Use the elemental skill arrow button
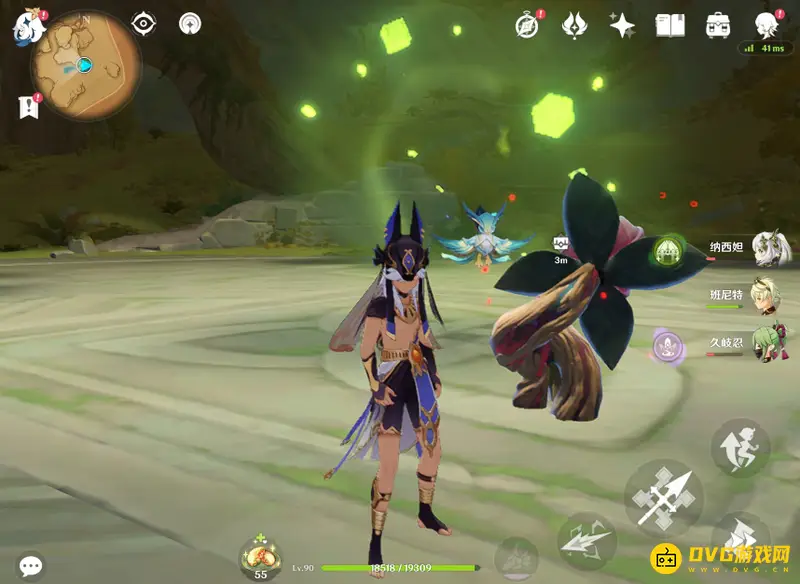This screenshot has width=800, height=584. point(586,540)
